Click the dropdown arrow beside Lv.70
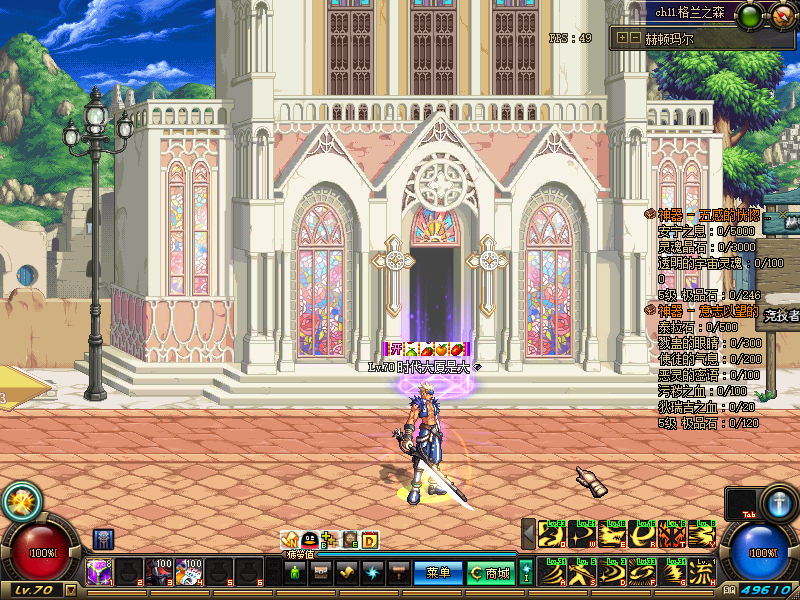The width and height of the screenshot is (800, 600). click(71, 590)
